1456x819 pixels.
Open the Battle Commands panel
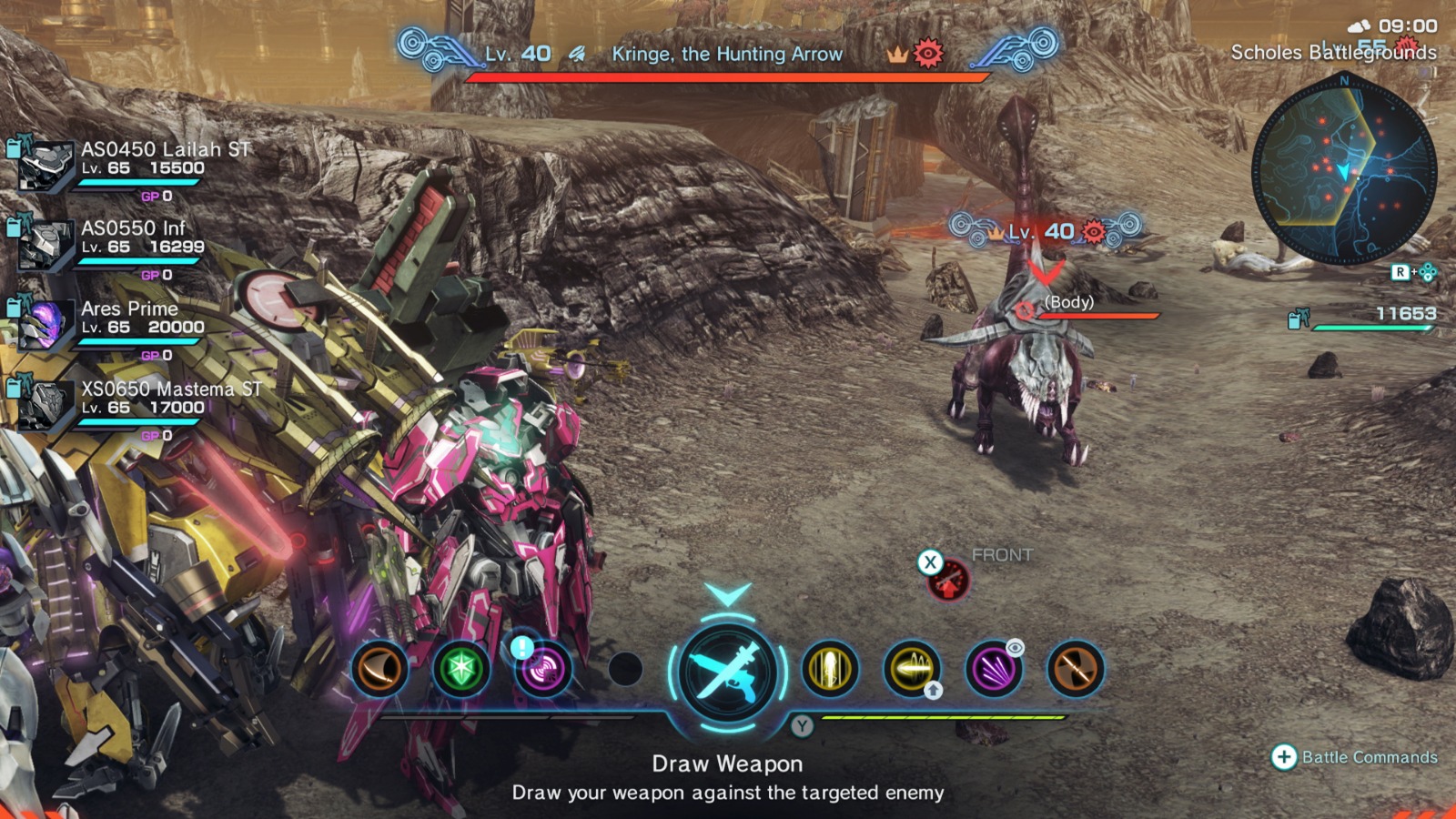[1347, 755]
